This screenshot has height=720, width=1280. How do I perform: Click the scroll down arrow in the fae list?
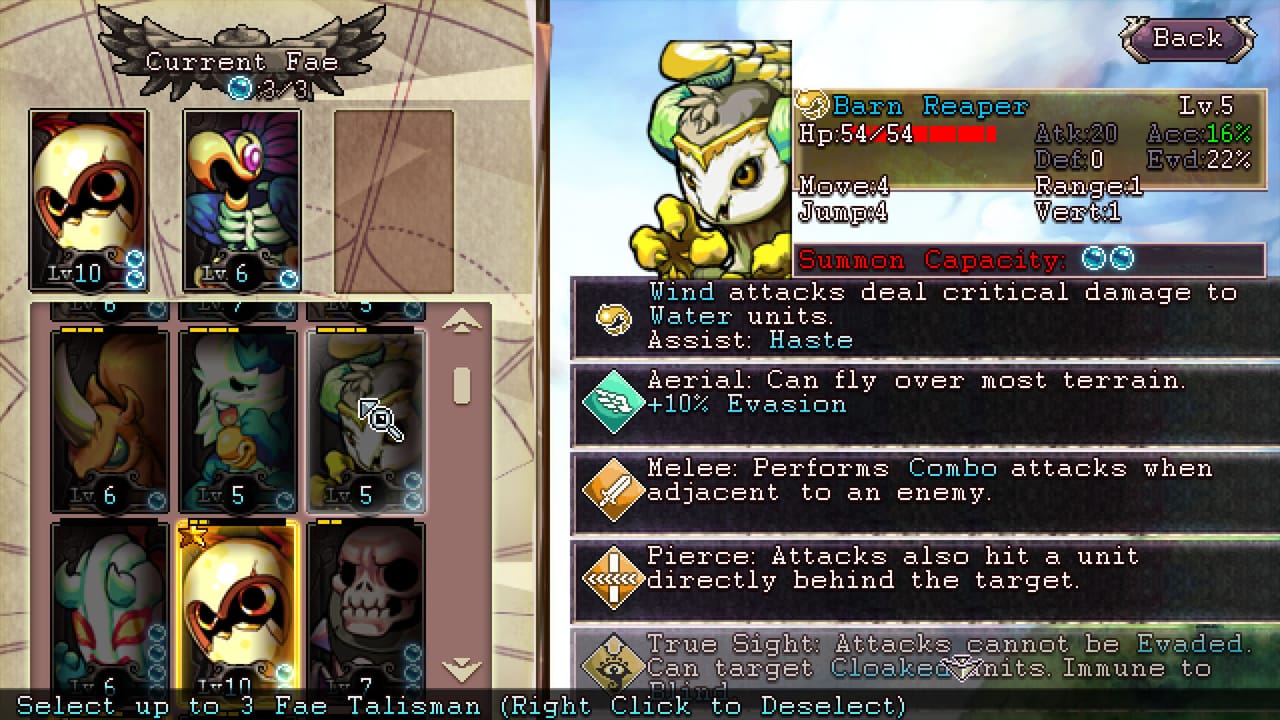pos(461,670)
